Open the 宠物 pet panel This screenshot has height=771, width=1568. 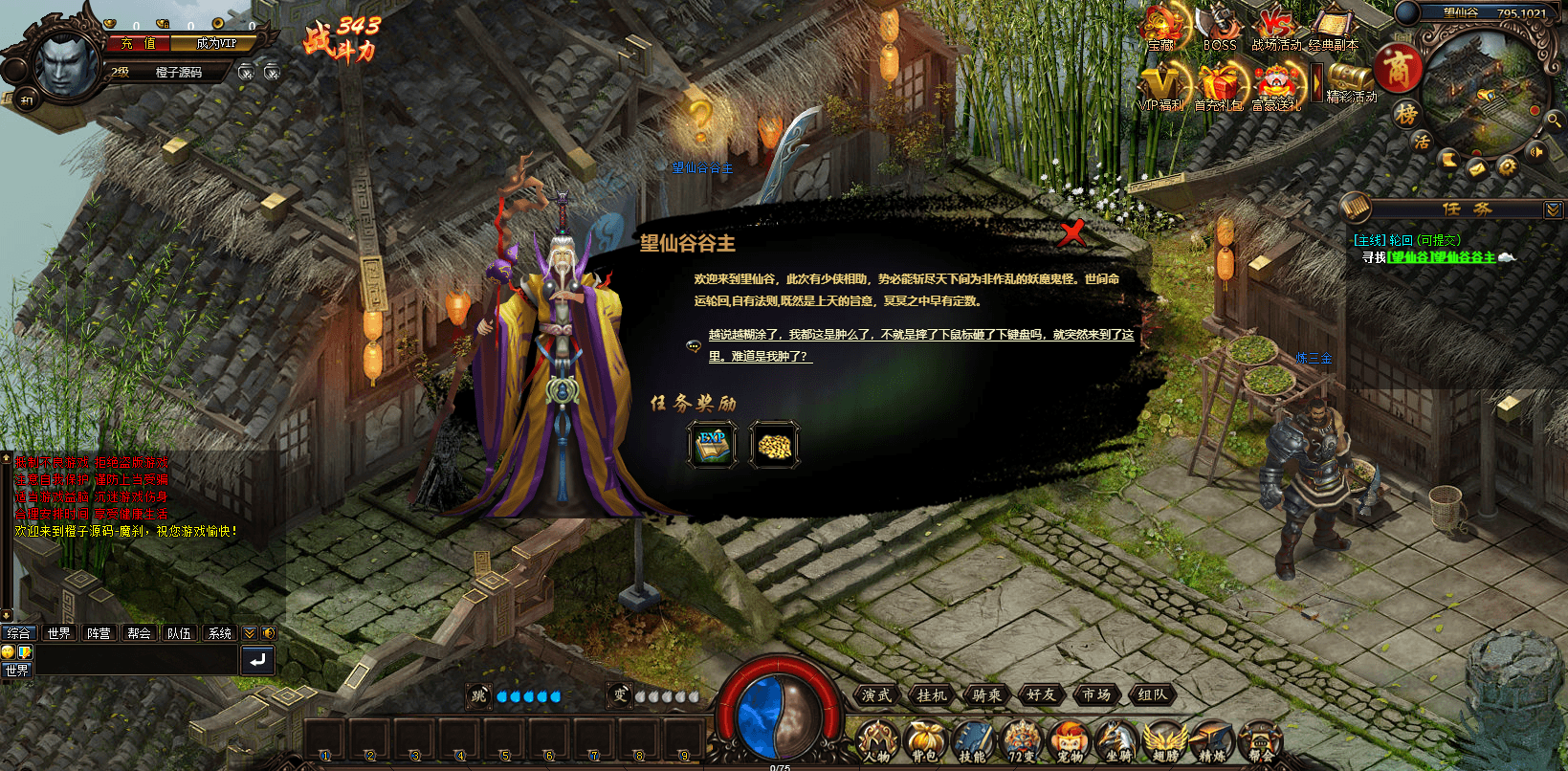click(1069, 740)
